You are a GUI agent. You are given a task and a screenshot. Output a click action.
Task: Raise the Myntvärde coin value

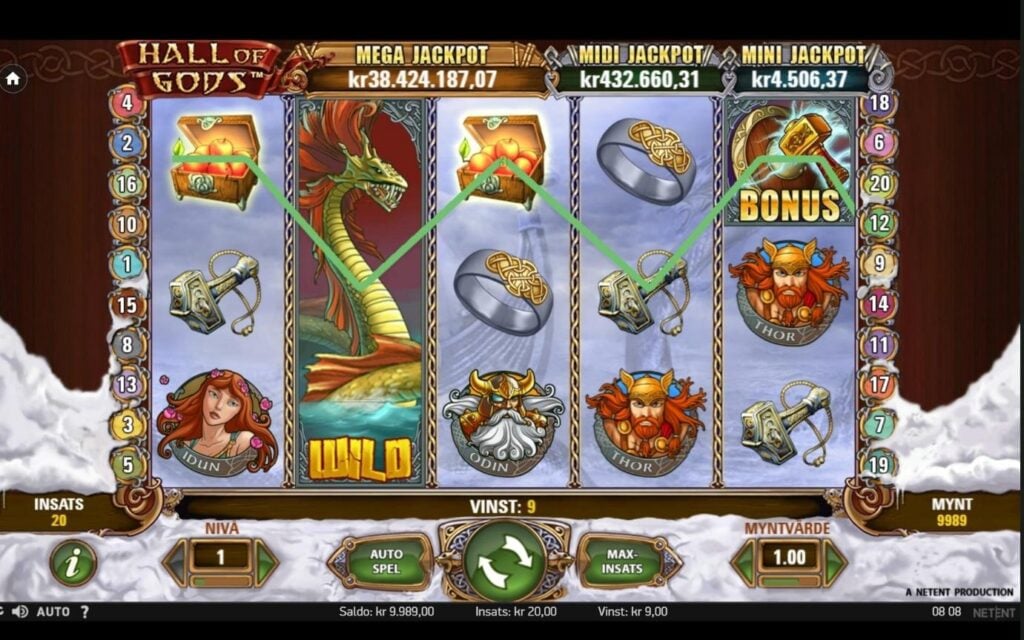tap(833, 564)
